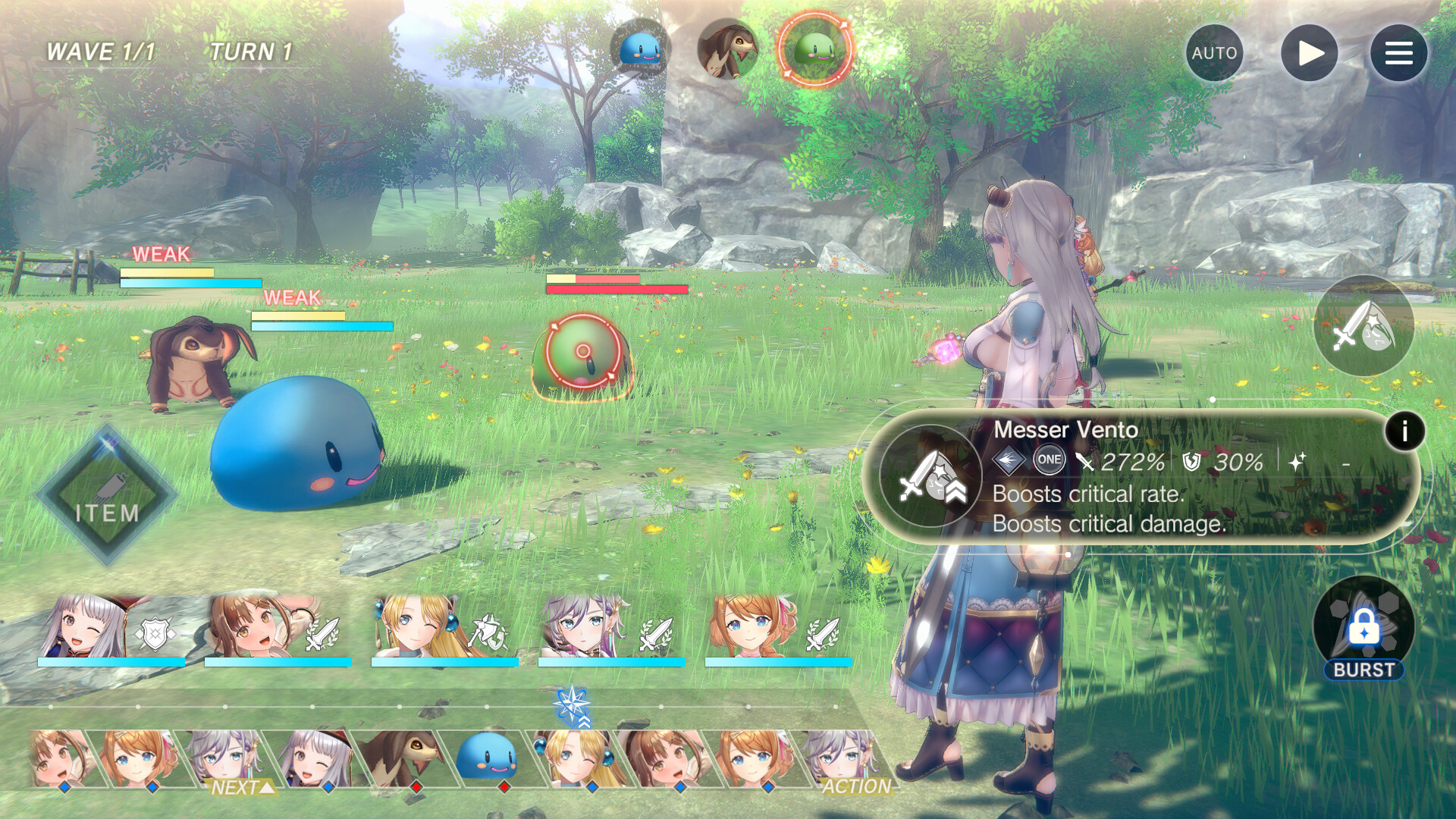Expand skill details via the info (i) button
This screenshot has height=819, width=1456.
pyautogui.click(x=1406, y=431)
